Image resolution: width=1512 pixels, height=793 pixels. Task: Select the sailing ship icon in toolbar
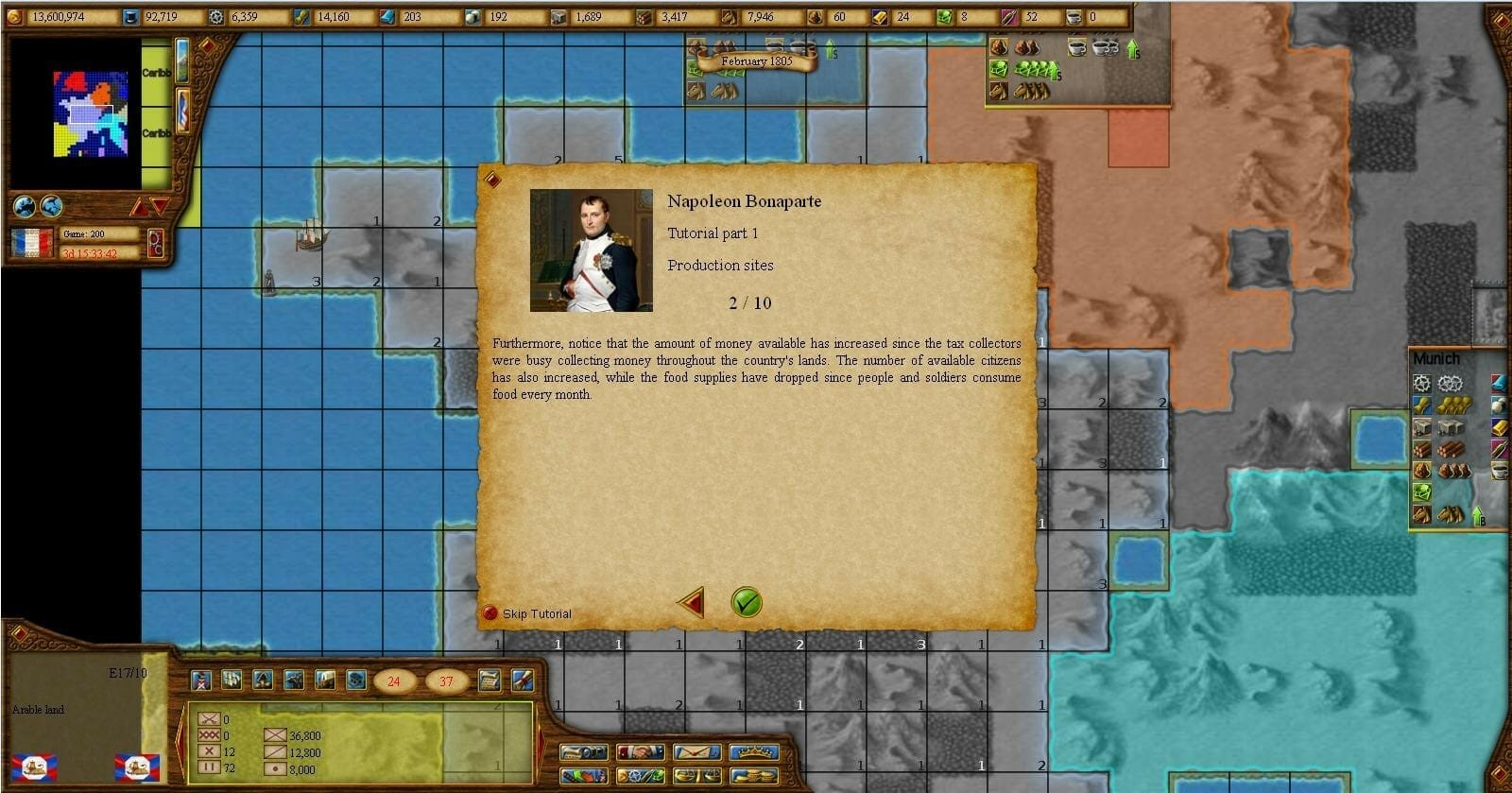[x=232, y=680]
